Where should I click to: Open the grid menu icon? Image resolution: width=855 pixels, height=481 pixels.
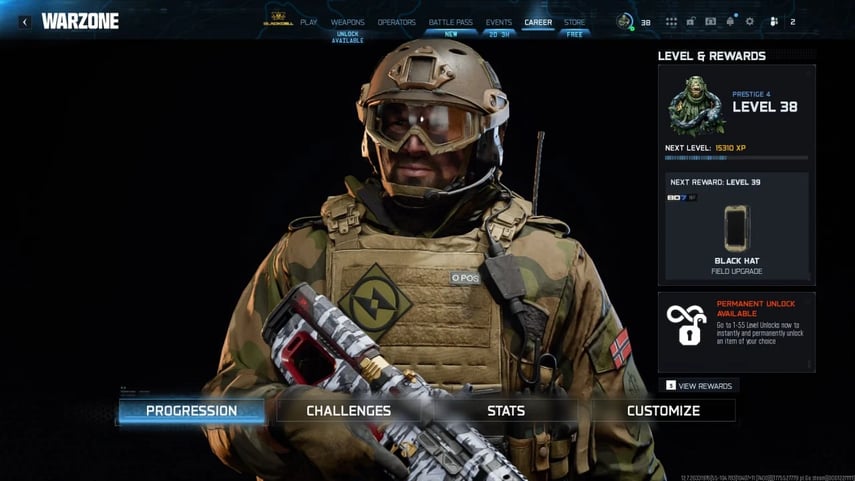[x=671, y=21]
